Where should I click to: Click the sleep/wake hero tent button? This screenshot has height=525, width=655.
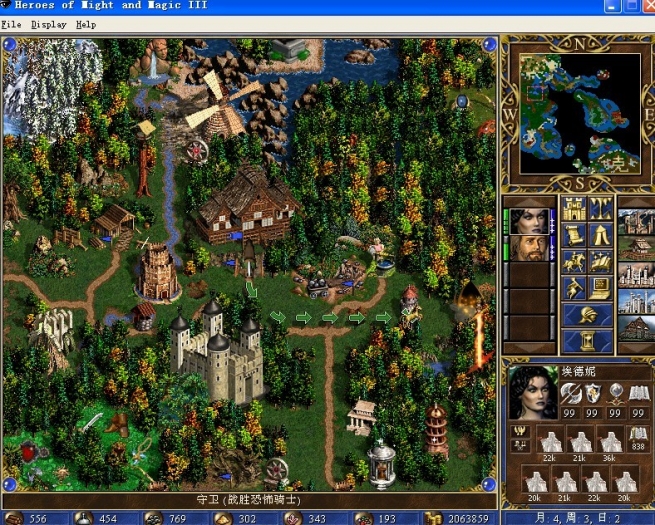pyautogui.click(x=601, y=235)
